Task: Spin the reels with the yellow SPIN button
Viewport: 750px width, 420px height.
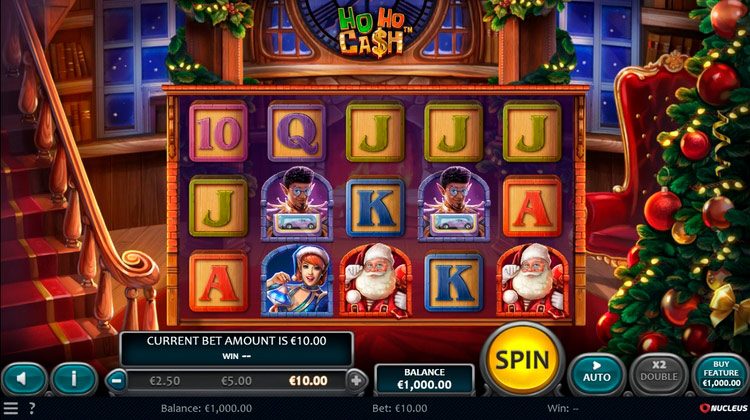Action: pos(523,360)
